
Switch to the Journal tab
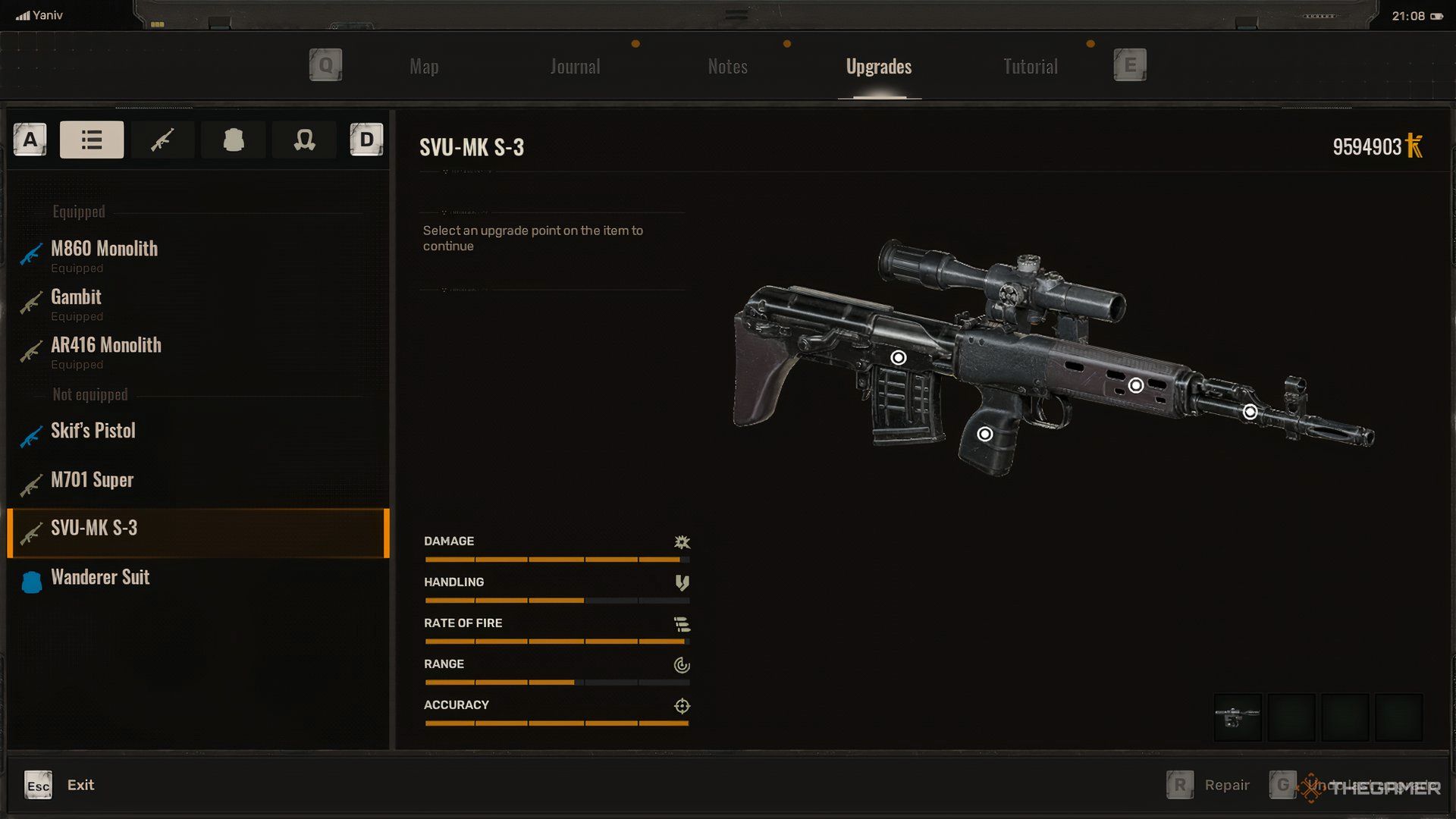(x=575, y=67)
